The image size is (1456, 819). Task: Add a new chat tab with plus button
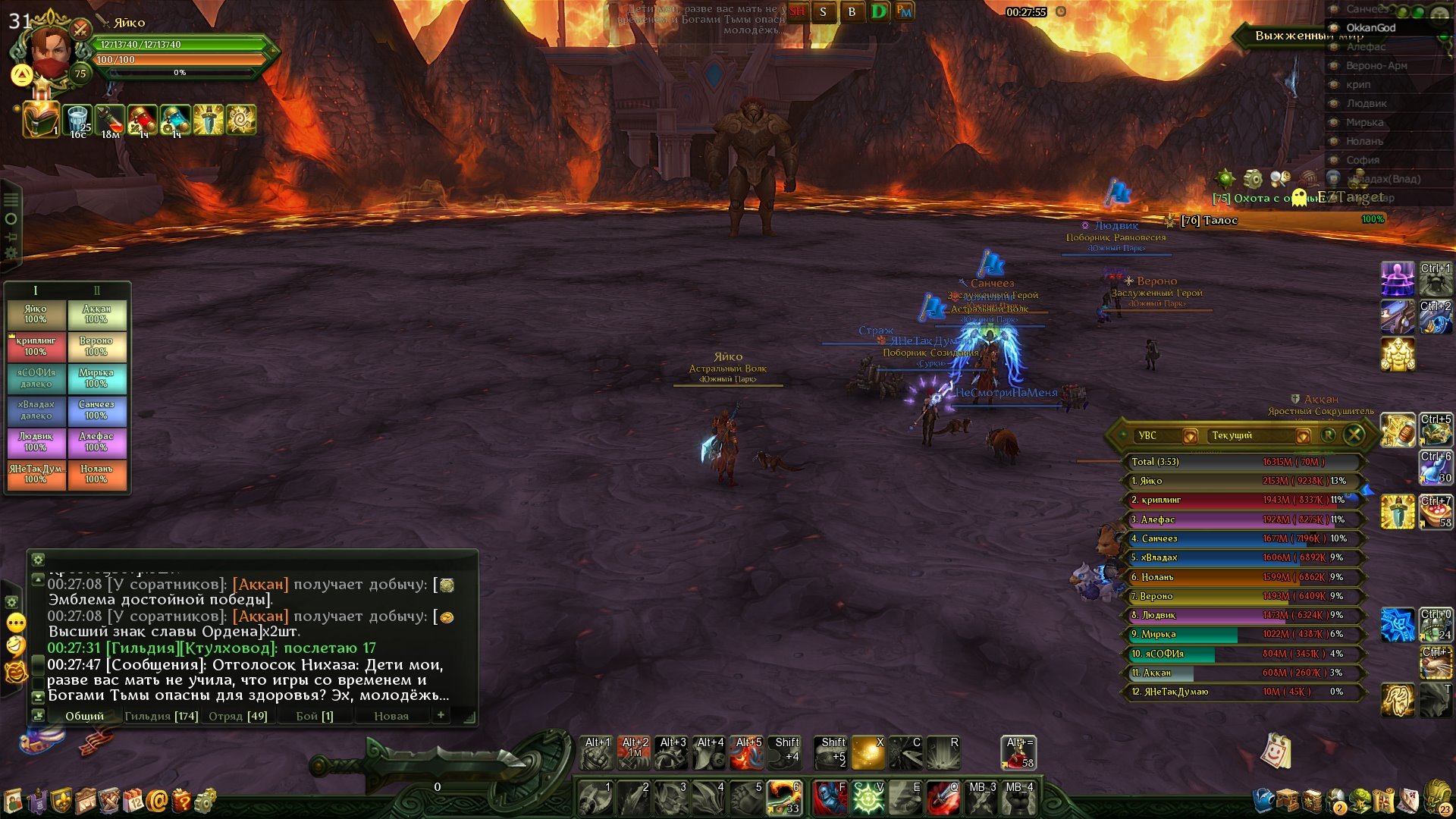(x=441, y=714)
